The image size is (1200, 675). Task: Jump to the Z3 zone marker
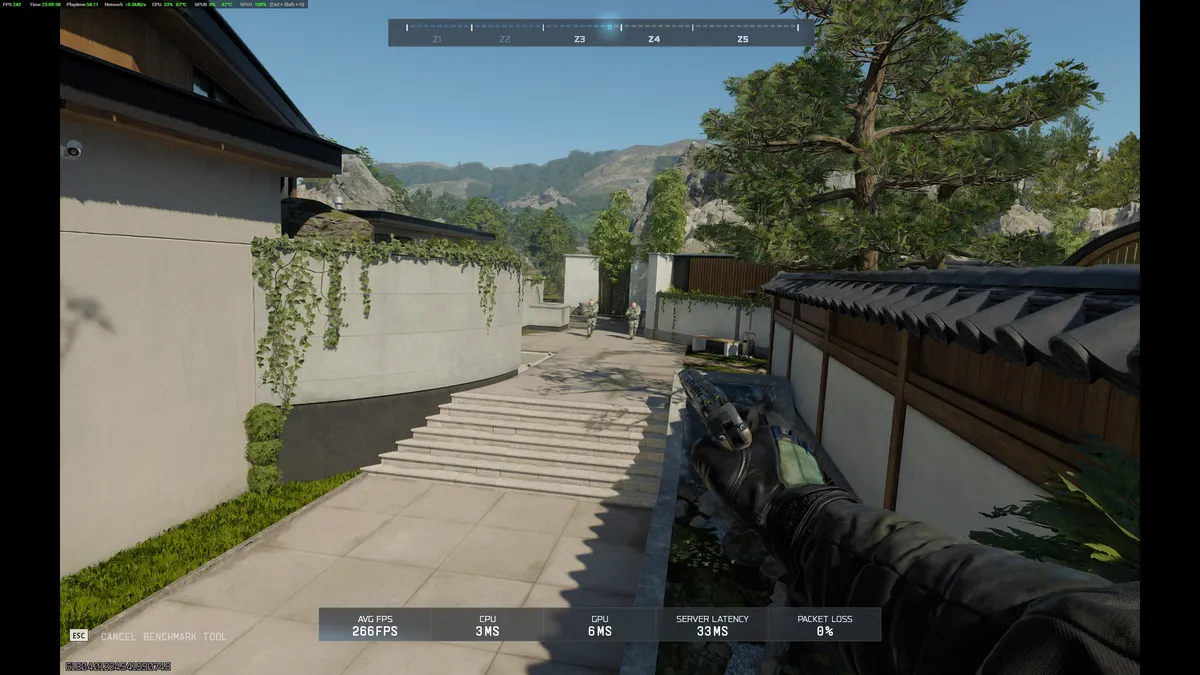click(x=579, y=39)
